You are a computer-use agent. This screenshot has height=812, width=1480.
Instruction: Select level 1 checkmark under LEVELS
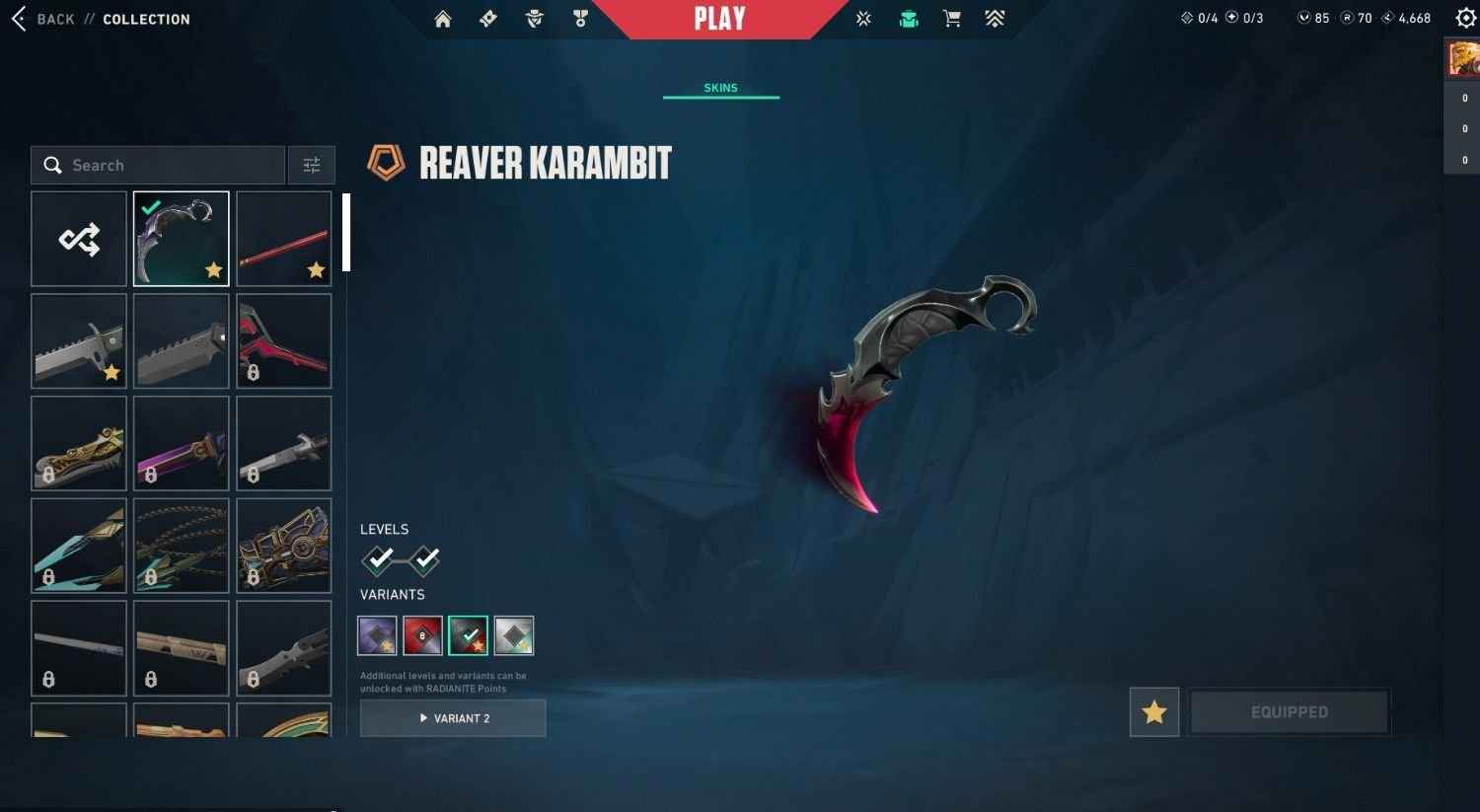coord(380,560)
